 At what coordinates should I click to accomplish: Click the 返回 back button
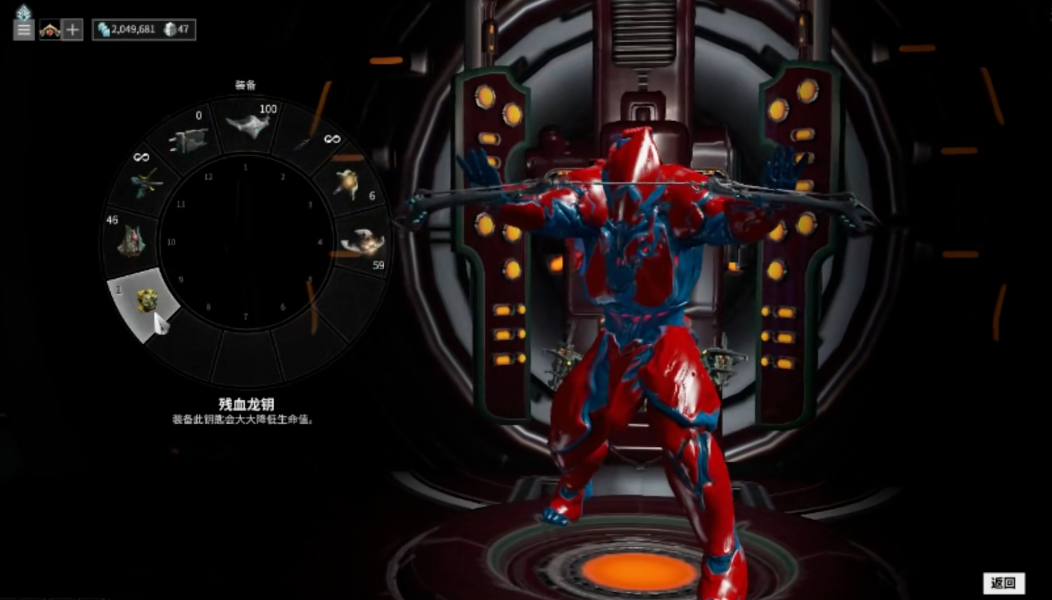pyautogui.click(x=1003, y=583)
